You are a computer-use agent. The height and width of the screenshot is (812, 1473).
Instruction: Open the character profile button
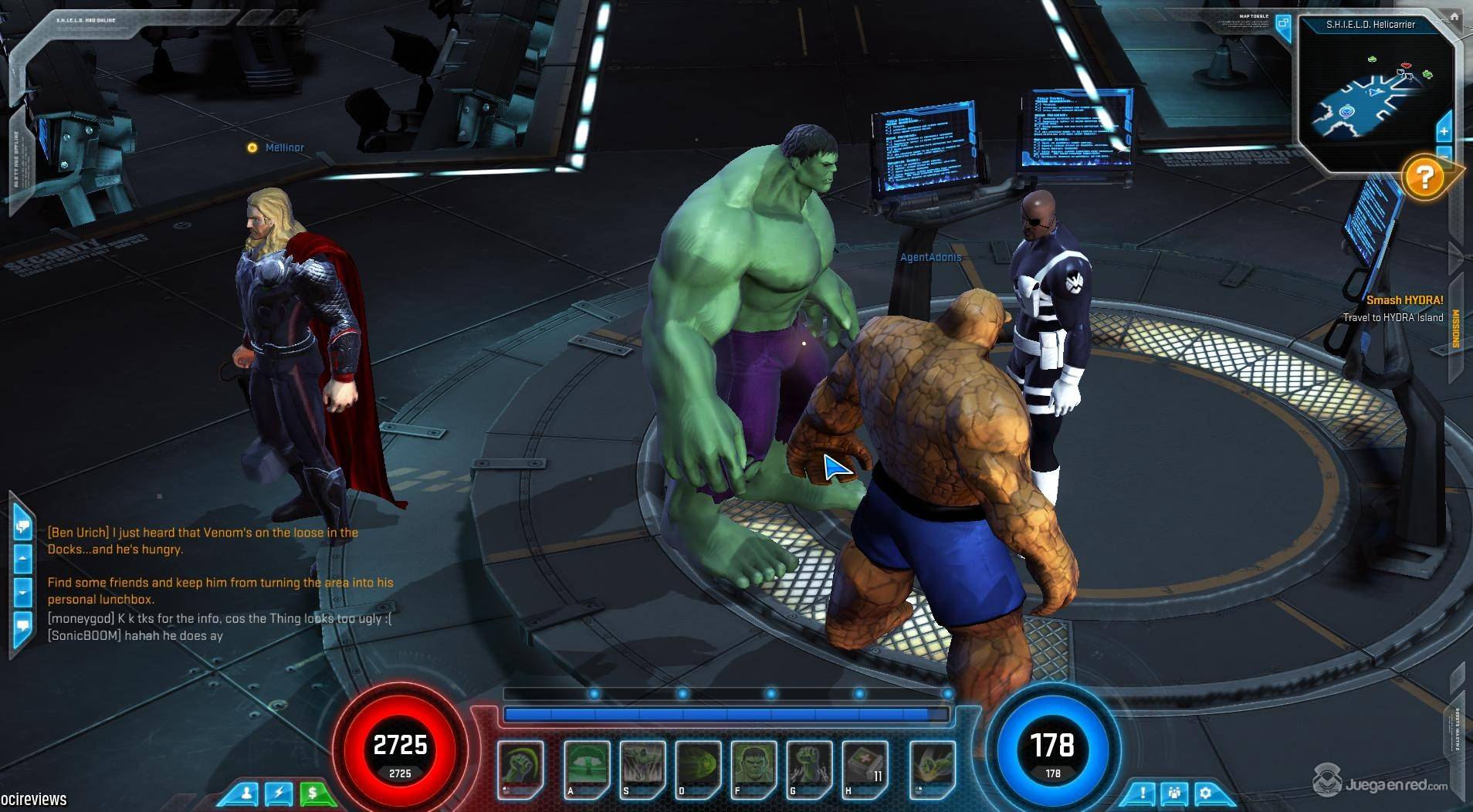247,793
